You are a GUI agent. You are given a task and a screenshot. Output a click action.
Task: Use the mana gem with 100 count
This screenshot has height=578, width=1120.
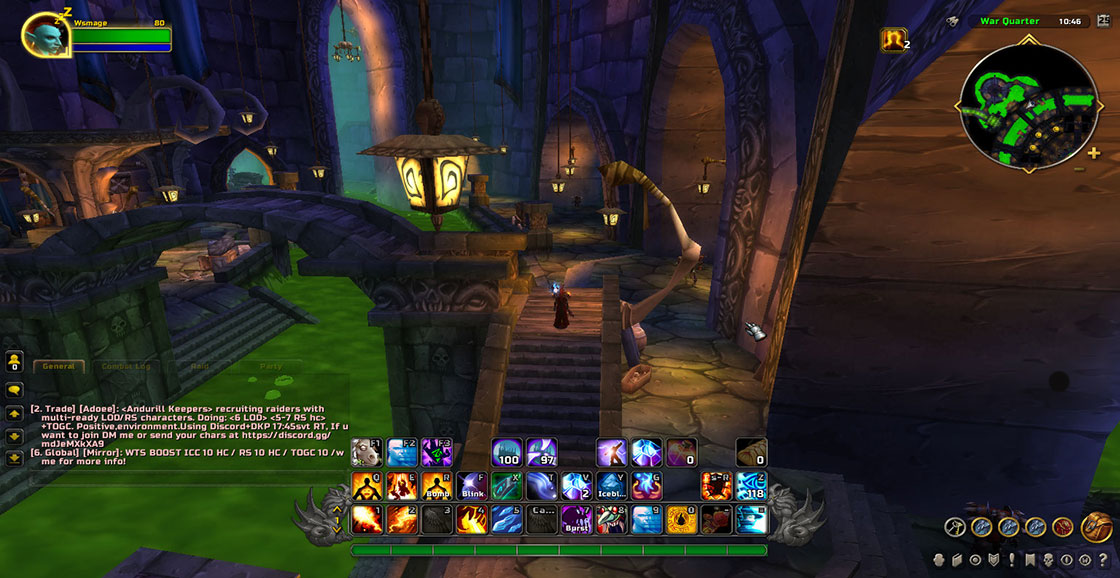(x=507, y=453)
